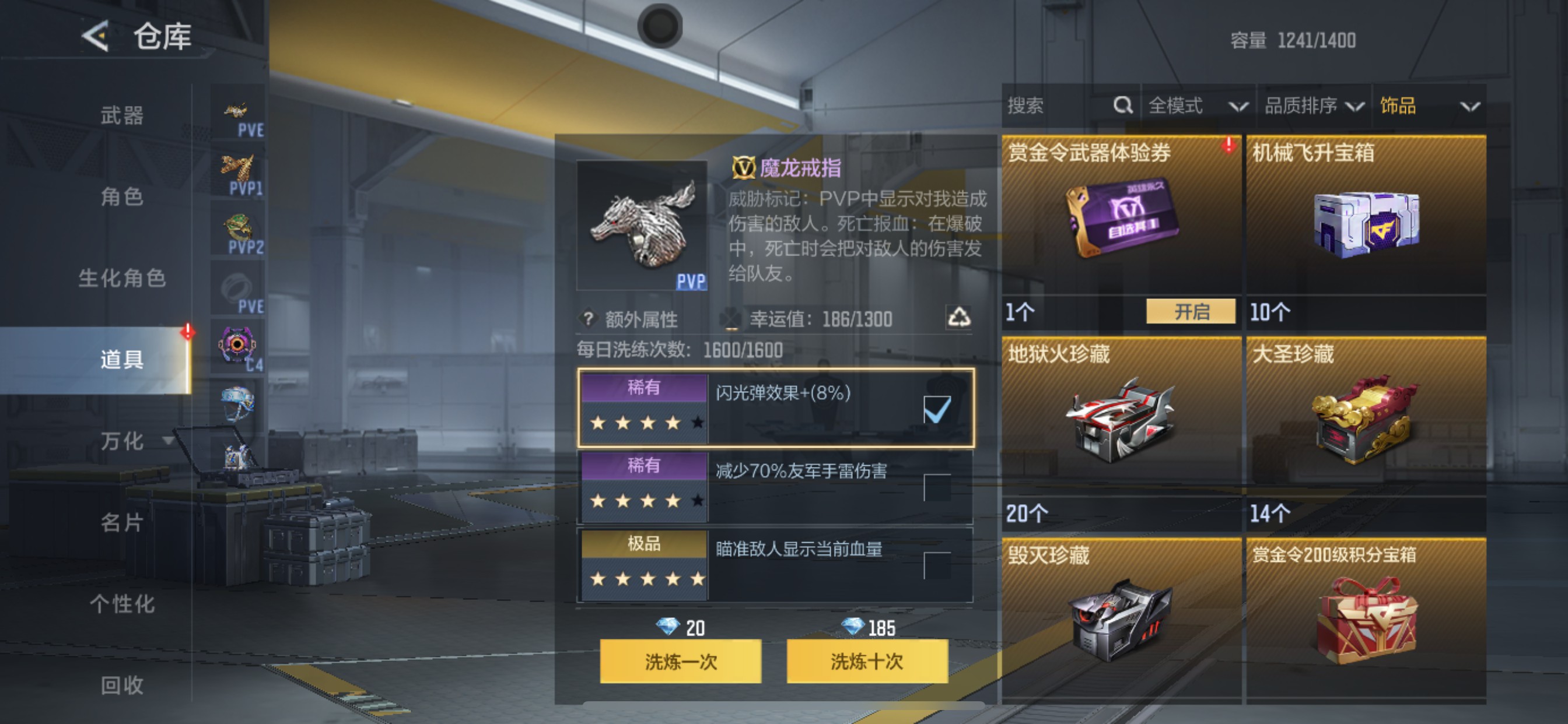Select the helmet item icon in the sidebar list
The height and width of the screenshot is (724, 1568).
pos(237,399)
